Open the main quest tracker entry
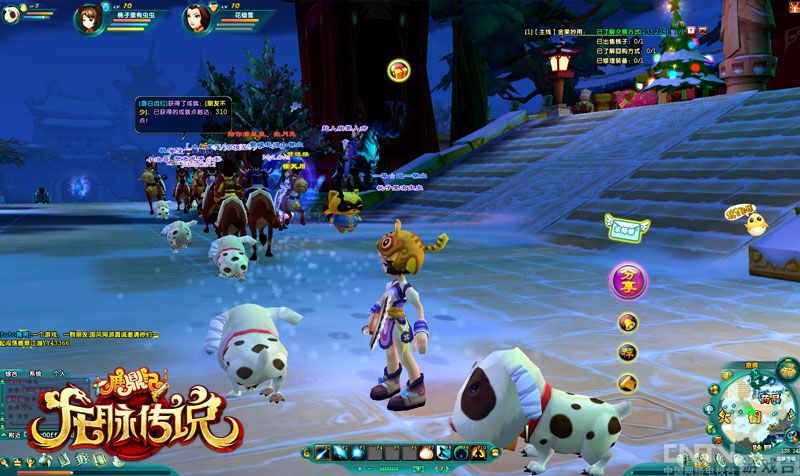The height and width of the screenshot is (476, 800). 545,33
